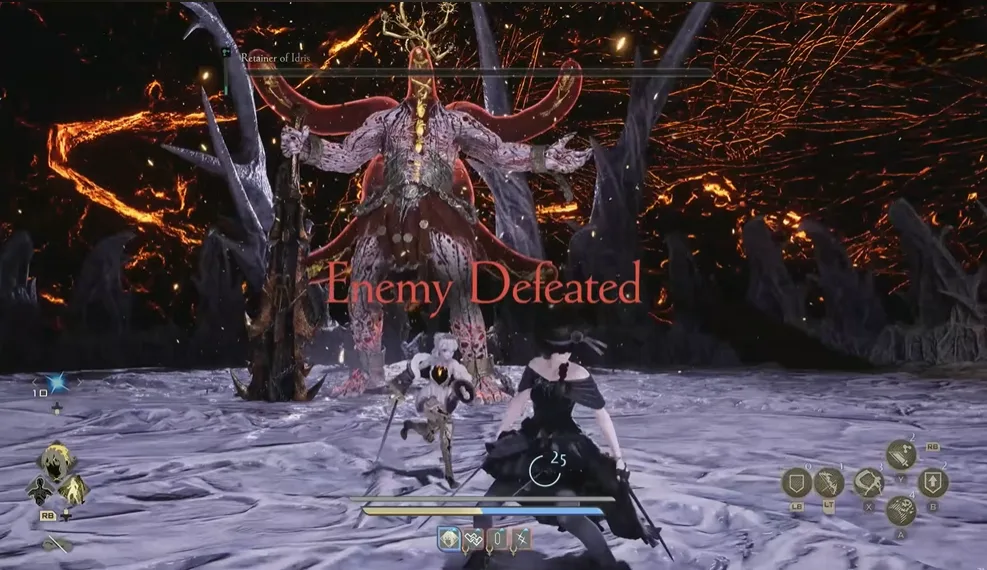Screen dimensions: 987x570
Task: Use the skull slash skill icon
Action: tap(901, 511)
